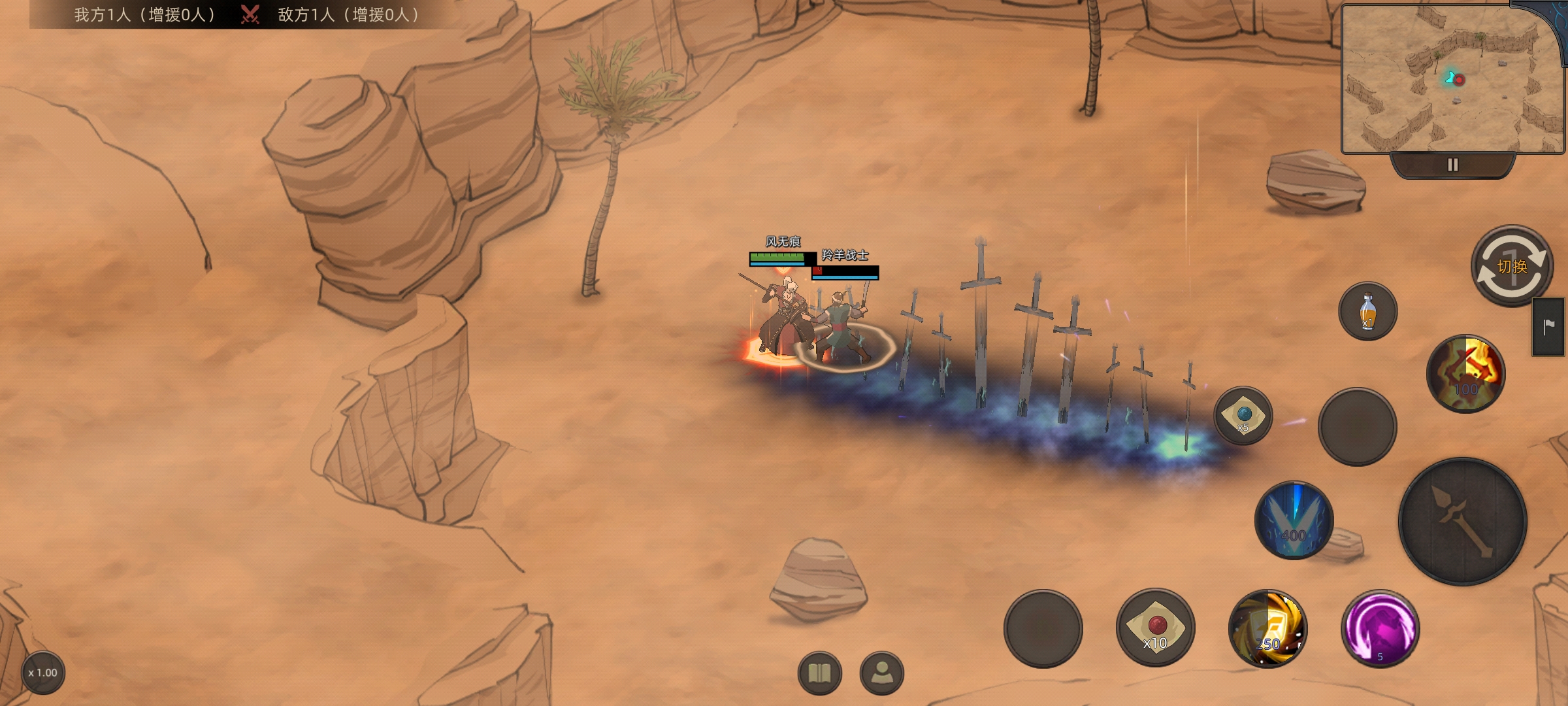1568x706 pixels.
Task: Use the blue orb scroll x5
Action: point(1243,416)
